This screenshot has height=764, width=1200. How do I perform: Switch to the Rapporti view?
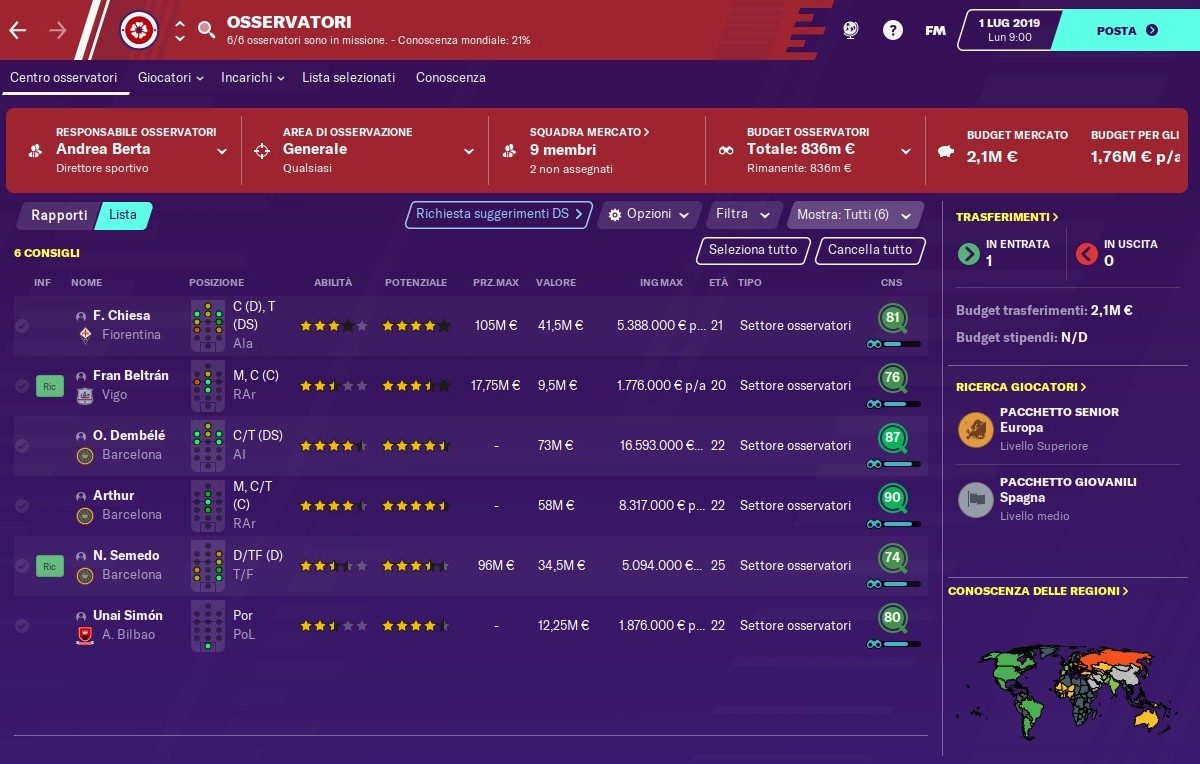click(x=59, y=215)
